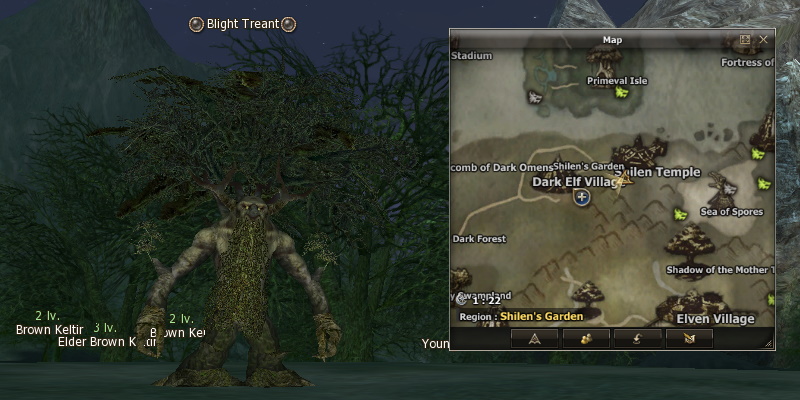The height and width of the screenshot is (400, 800).
Task: Click the fourth bottom map button with orange icon
Action: [x=688, y=338]
